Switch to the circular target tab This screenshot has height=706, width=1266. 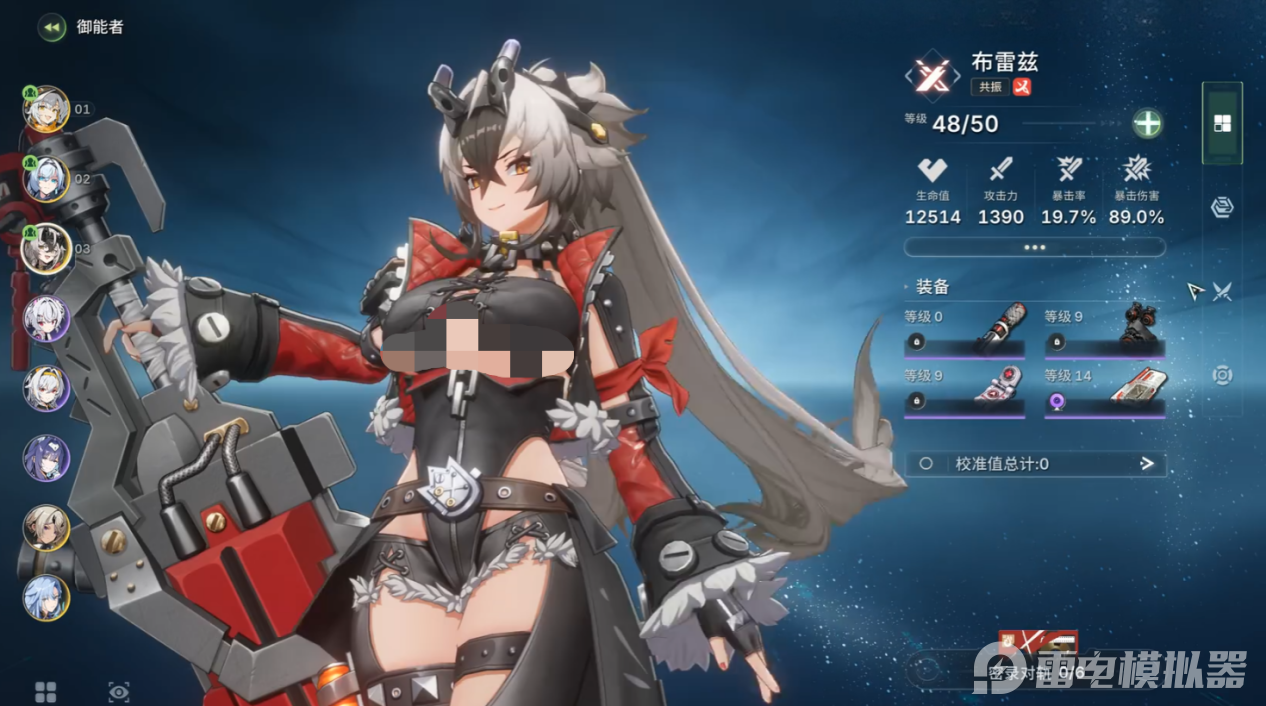(x=1222, y=375)
